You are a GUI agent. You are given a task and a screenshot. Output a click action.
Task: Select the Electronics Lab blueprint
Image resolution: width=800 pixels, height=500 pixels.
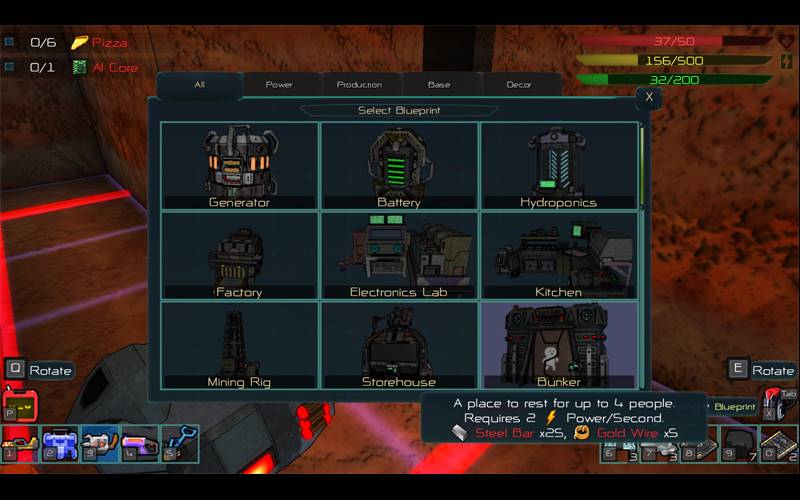tap(399, 256)
